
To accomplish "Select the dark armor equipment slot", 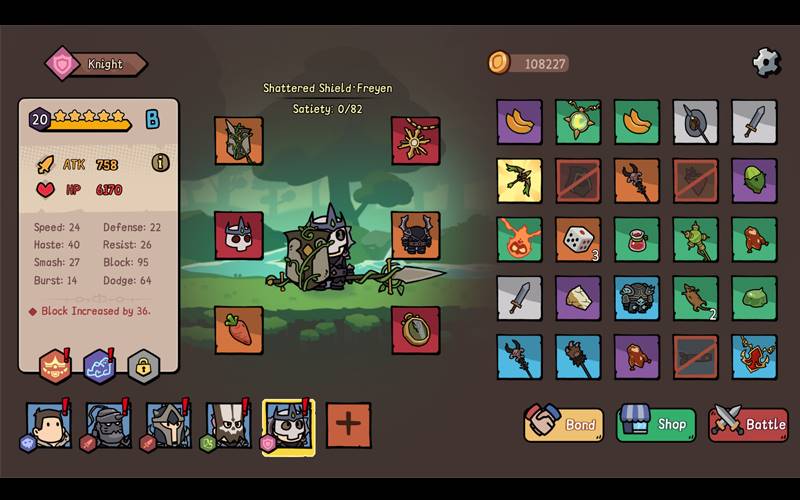I will (415, 236).
